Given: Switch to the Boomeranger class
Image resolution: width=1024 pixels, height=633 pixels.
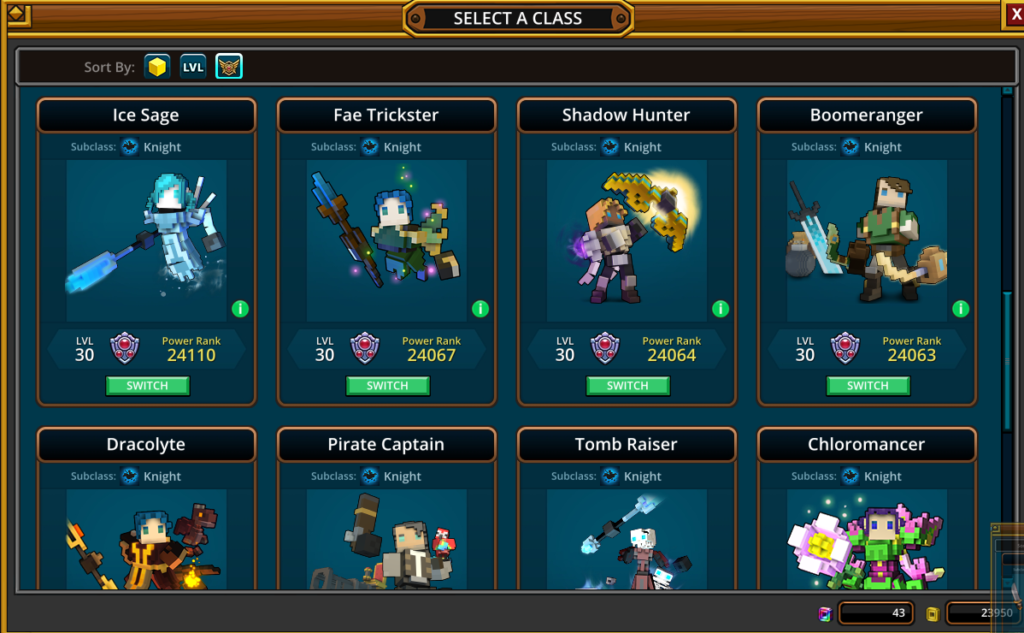Looking at the screenshot, I should pos(867,386).
